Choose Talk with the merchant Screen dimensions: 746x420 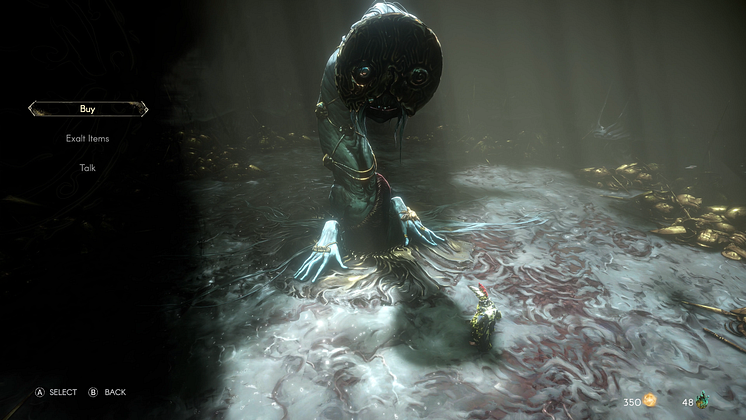click(x=88, y=167)
